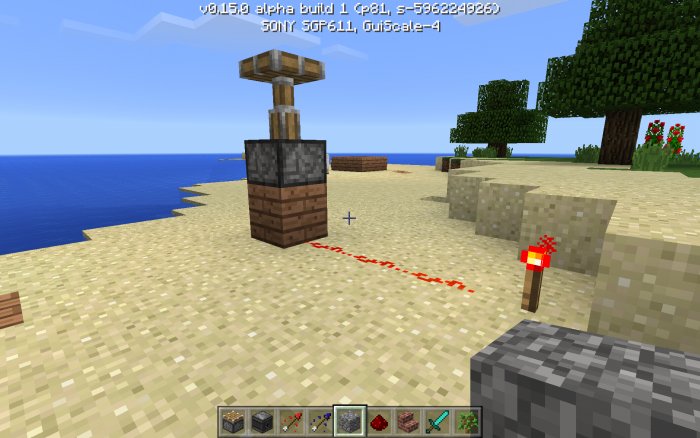This screenshot has width=700, height=438.
Task: Choose the red-tipped arrow slot
Action: click(x=291, y=421)
